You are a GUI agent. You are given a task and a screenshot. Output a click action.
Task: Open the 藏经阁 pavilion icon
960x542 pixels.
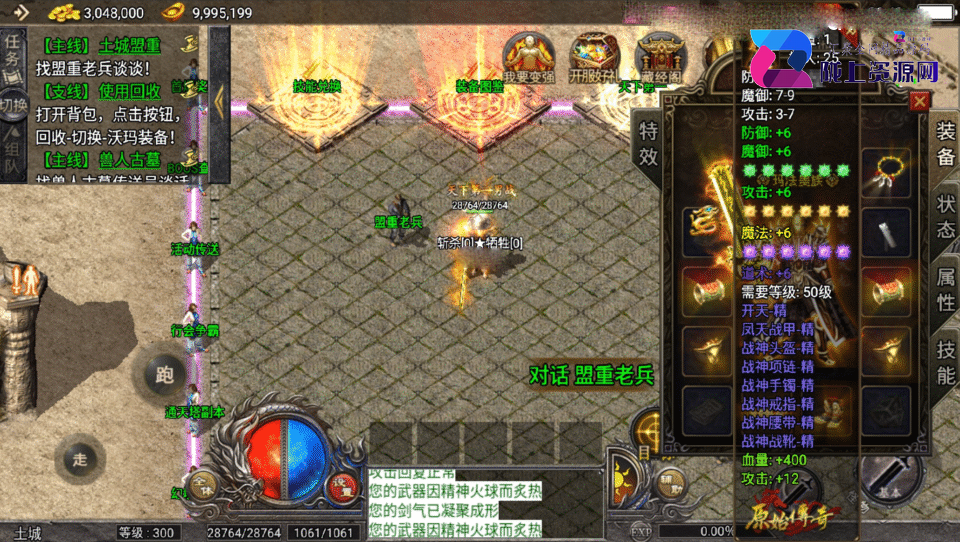click(659, 57)
